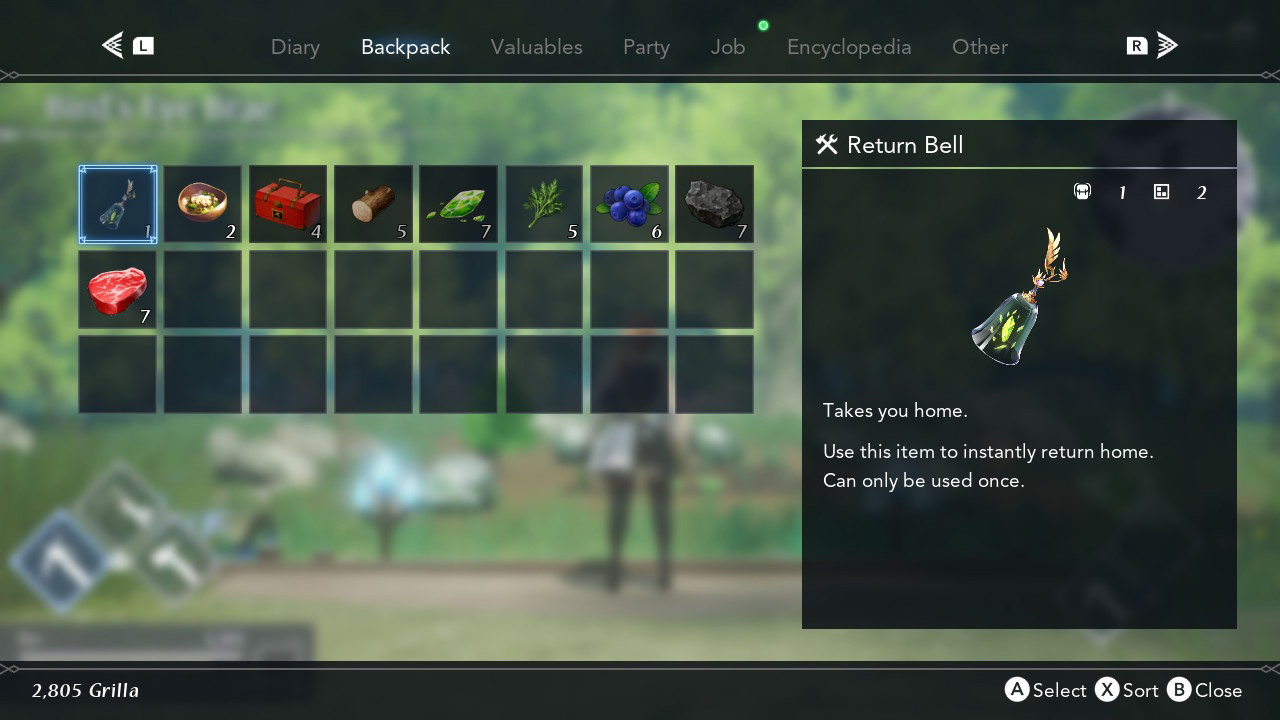Image resolution: width=1280 pixels, height=720 pixels.
Task: Select the gray stone ore item
Action: 713,204
